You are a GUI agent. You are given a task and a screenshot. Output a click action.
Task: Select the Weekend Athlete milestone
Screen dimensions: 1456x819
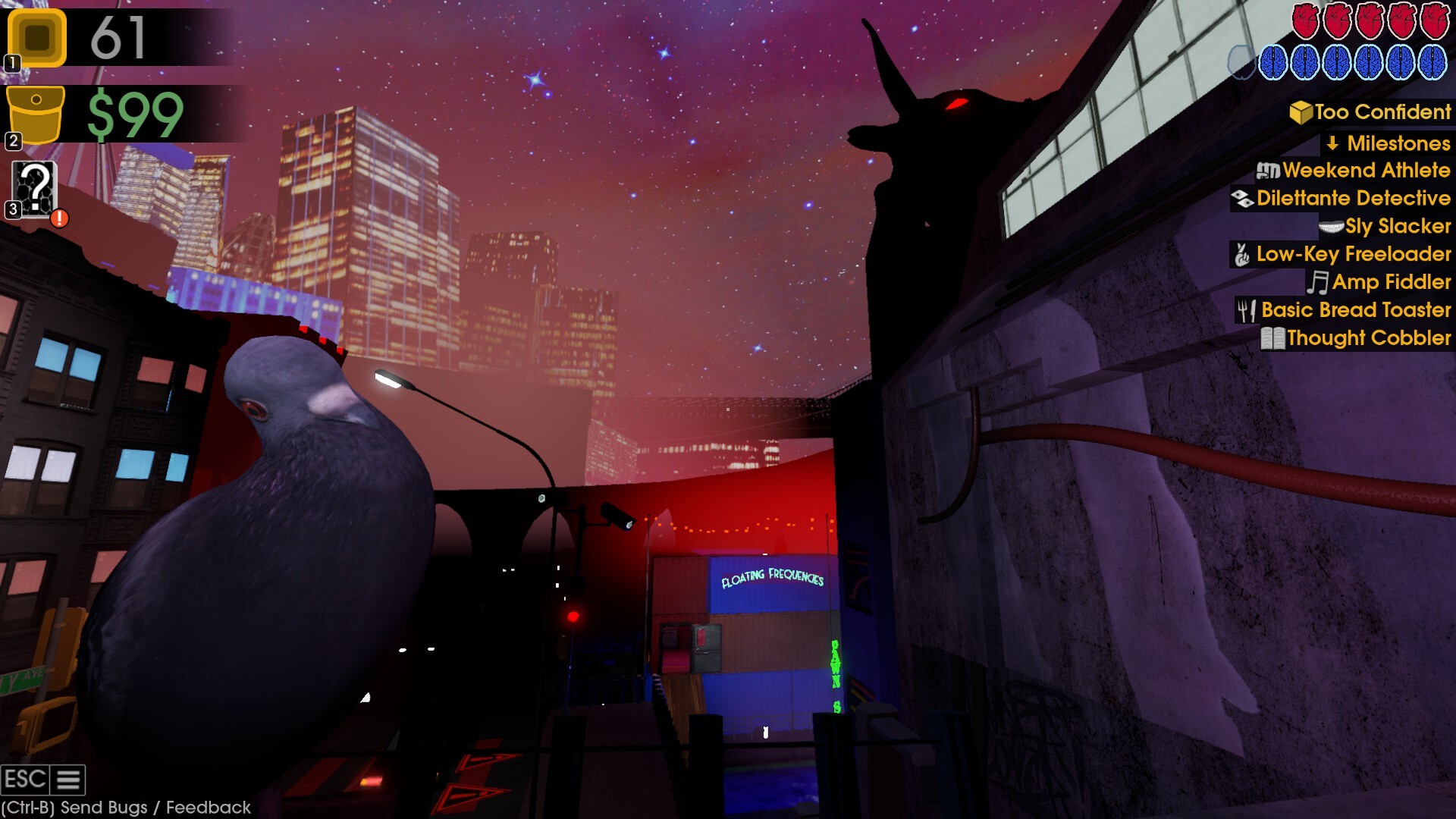tap(1354, 171)
